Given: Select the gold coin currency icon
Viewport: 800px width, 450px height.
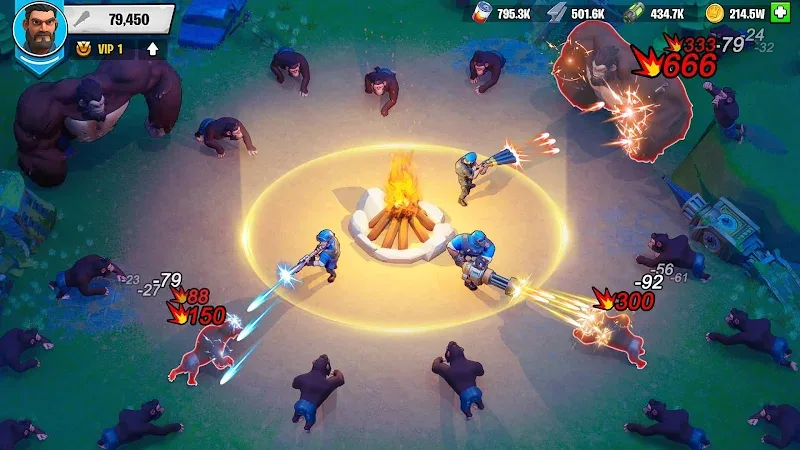Looking at the screenshot, I should (712, 13).
